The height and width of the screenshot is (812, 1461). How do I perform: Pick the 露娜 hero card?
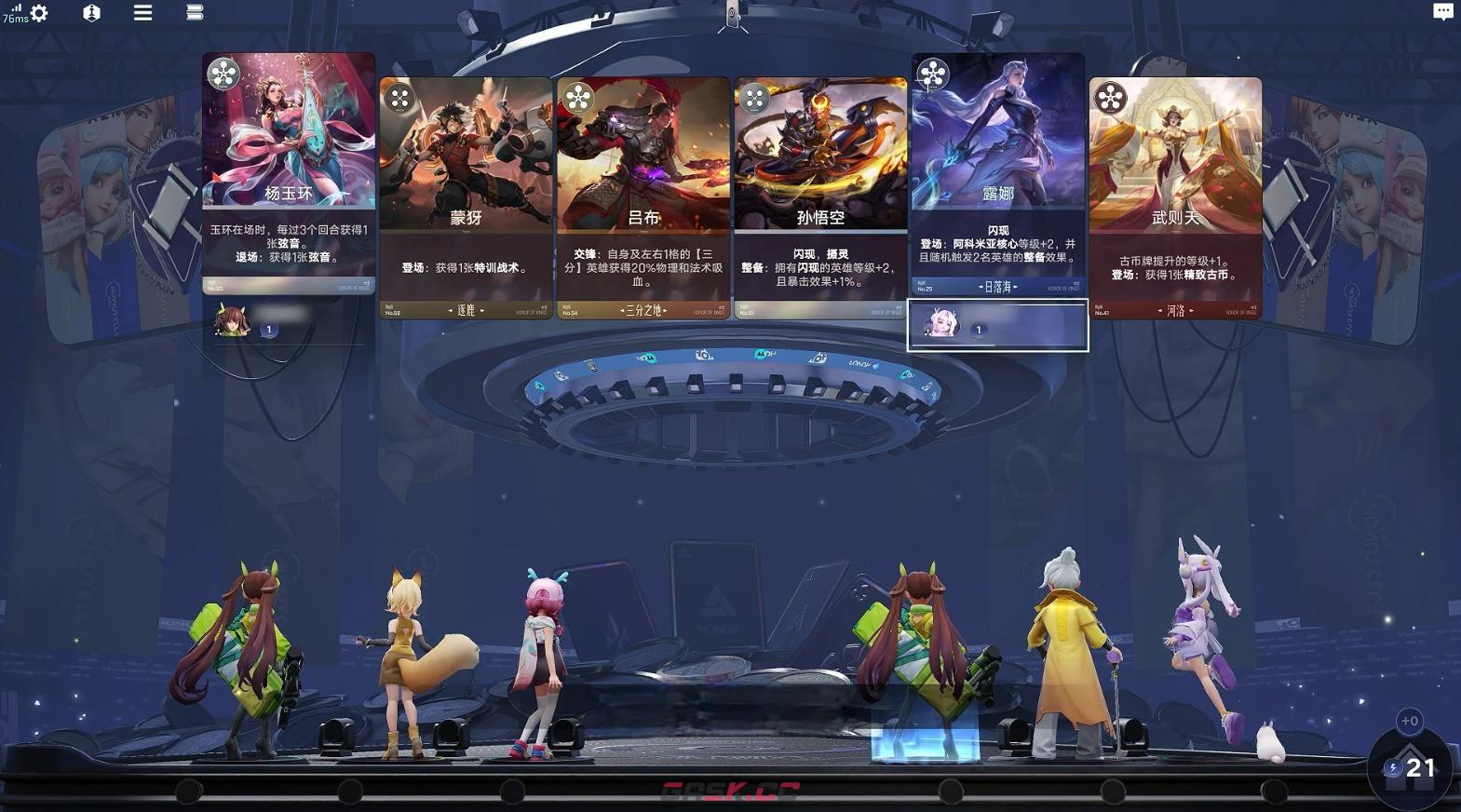coord(997,172)
